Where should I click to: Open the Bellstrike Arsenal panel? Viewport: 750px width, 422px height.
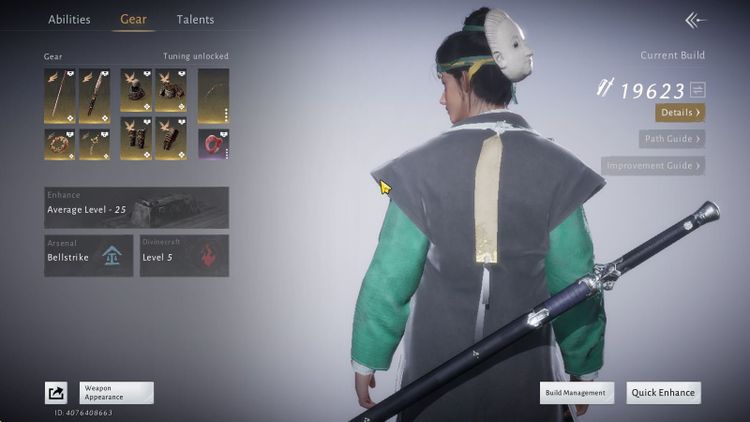88,255
